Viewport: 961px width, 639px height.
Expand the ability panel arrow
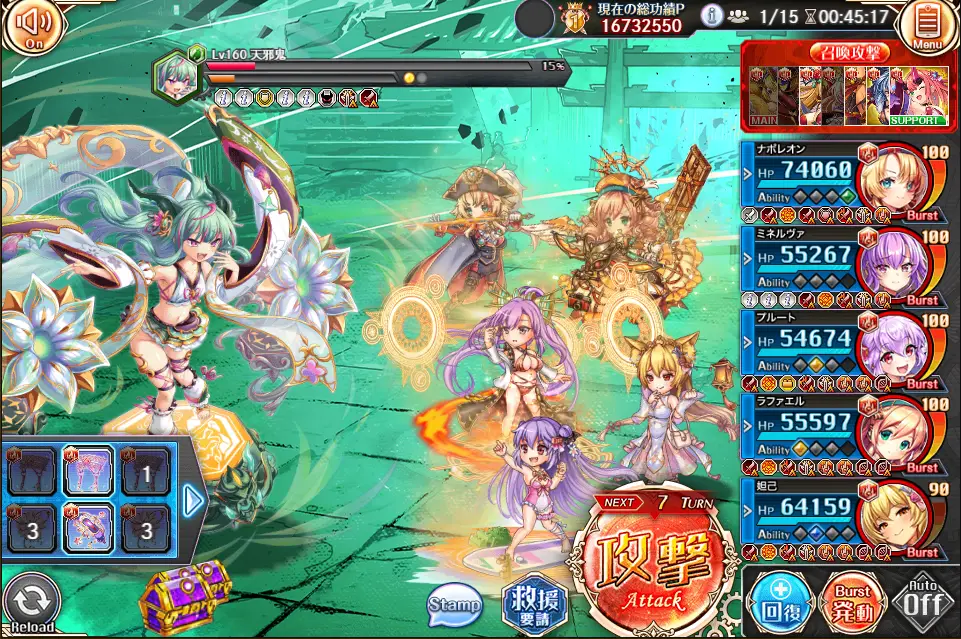[x=194, y=499]
